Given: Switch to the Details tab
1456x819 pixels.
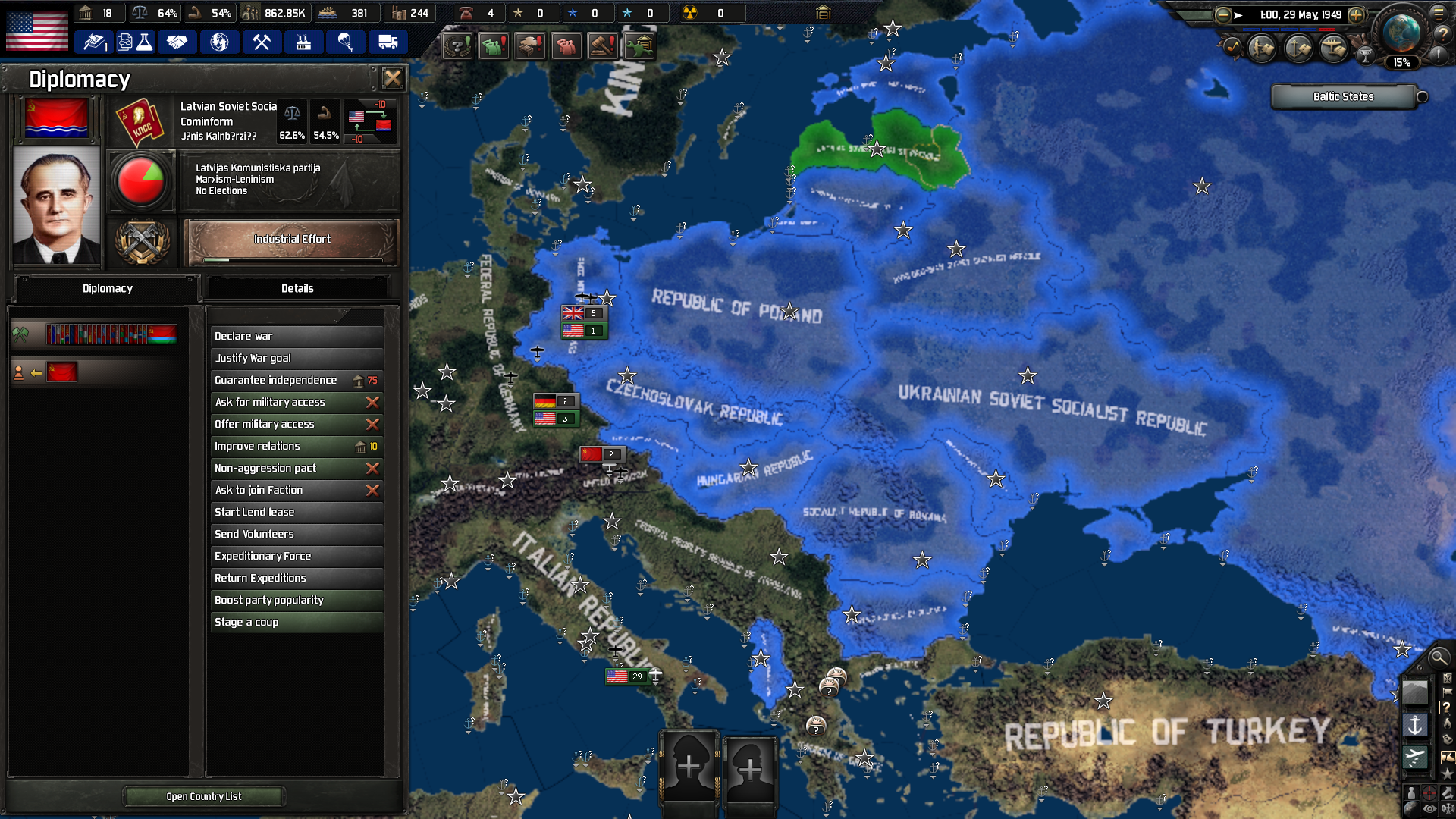Looking at the screenshot, I should [x=297, y=288].
